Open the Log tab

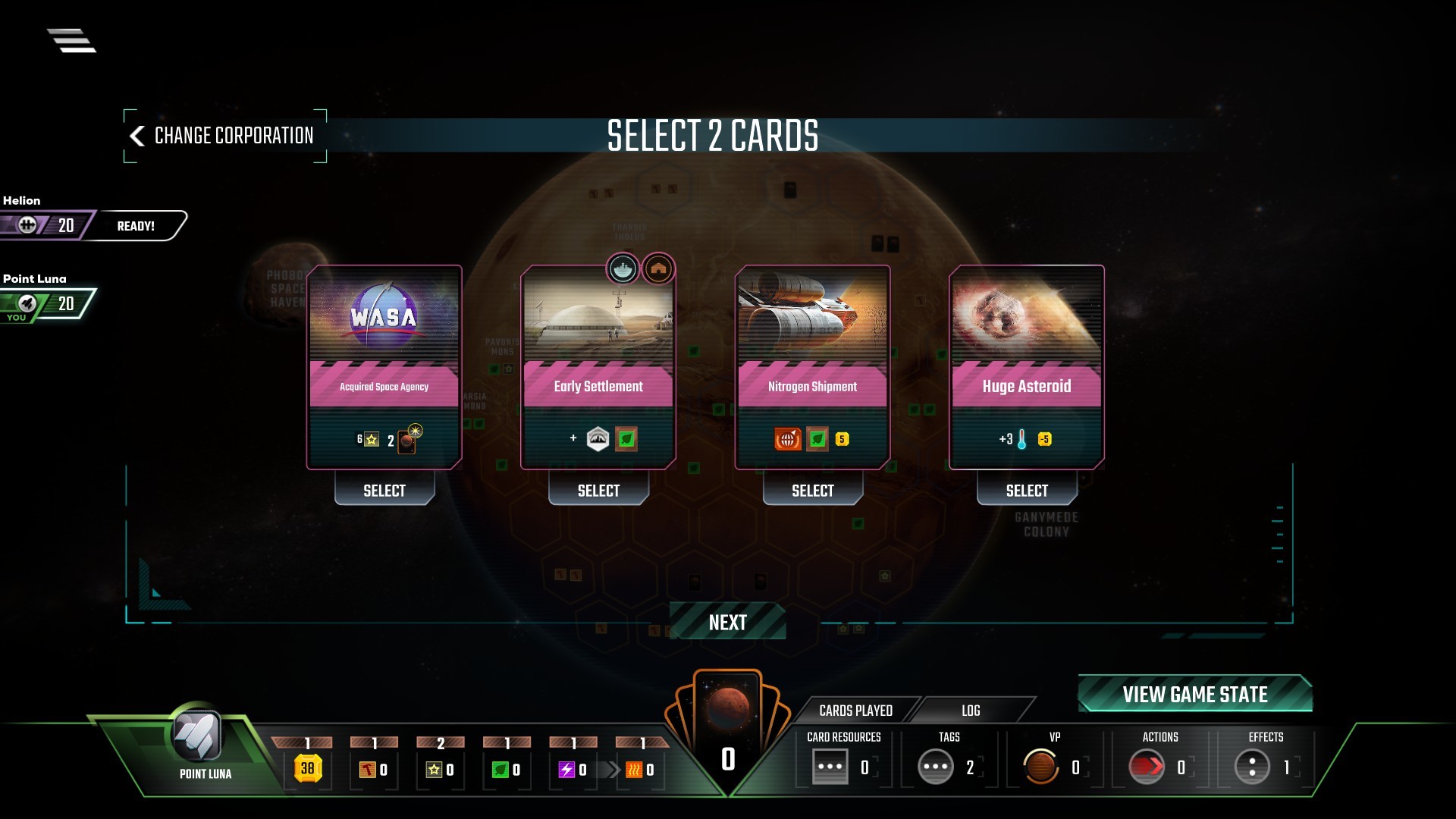(x=971, y=711)
